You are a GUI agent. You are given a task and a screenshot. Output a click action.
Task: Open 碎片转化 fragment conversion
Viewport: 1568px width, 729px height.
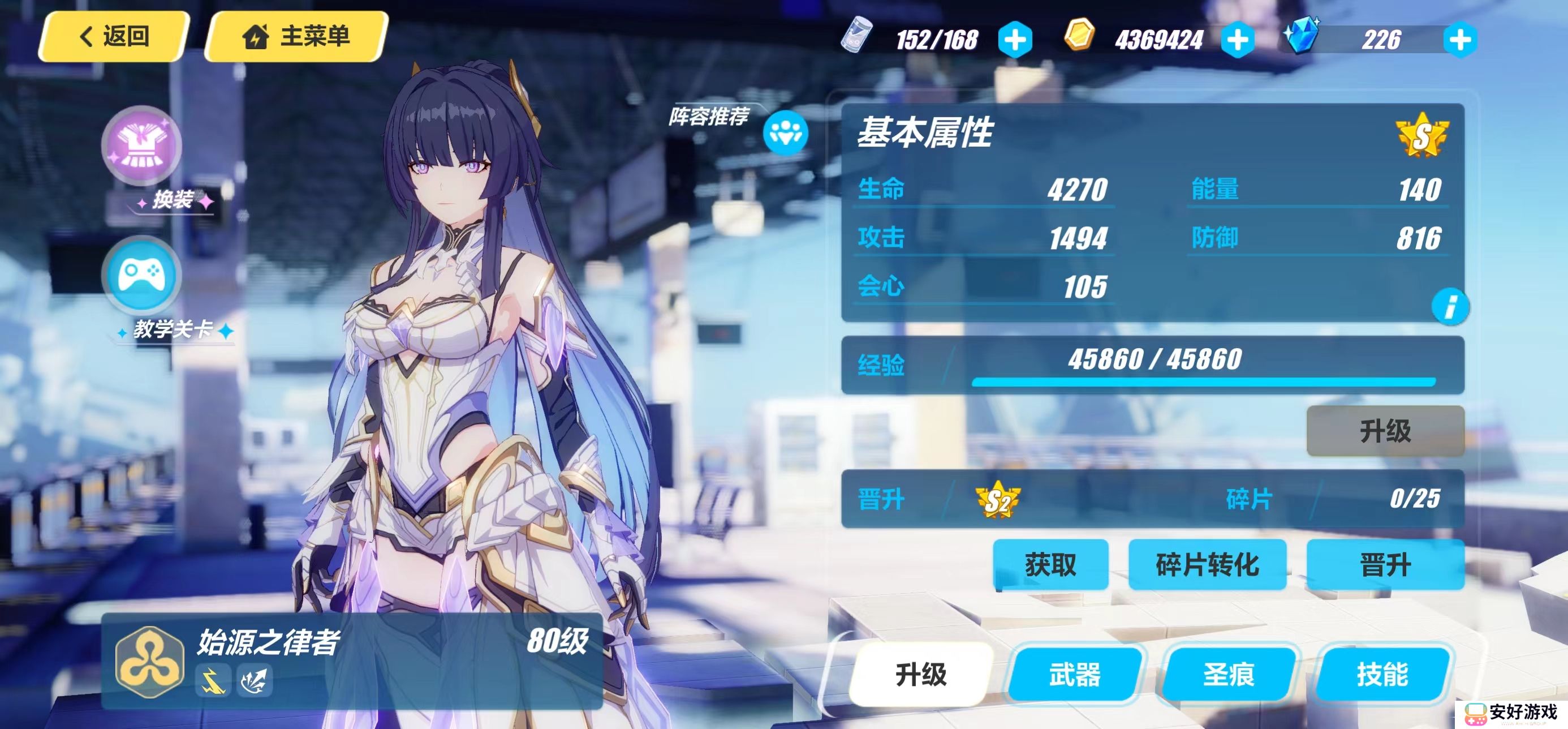[x=1207, y=564]
